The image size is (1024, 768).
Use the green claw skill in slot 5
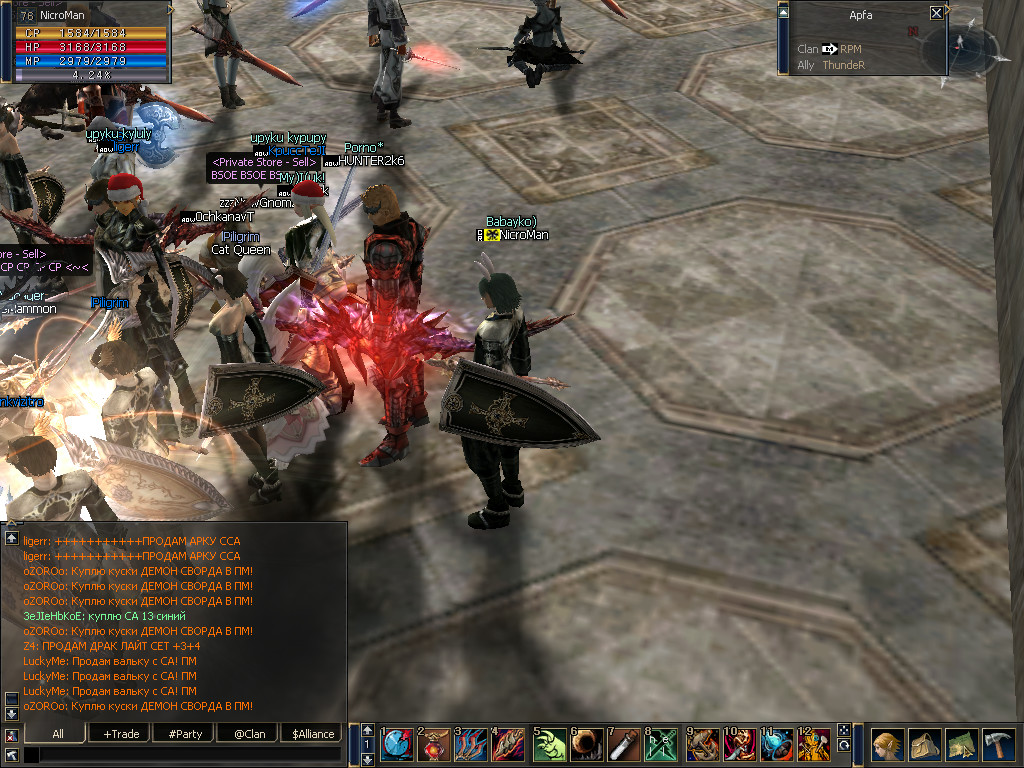[x=549, y=745]
